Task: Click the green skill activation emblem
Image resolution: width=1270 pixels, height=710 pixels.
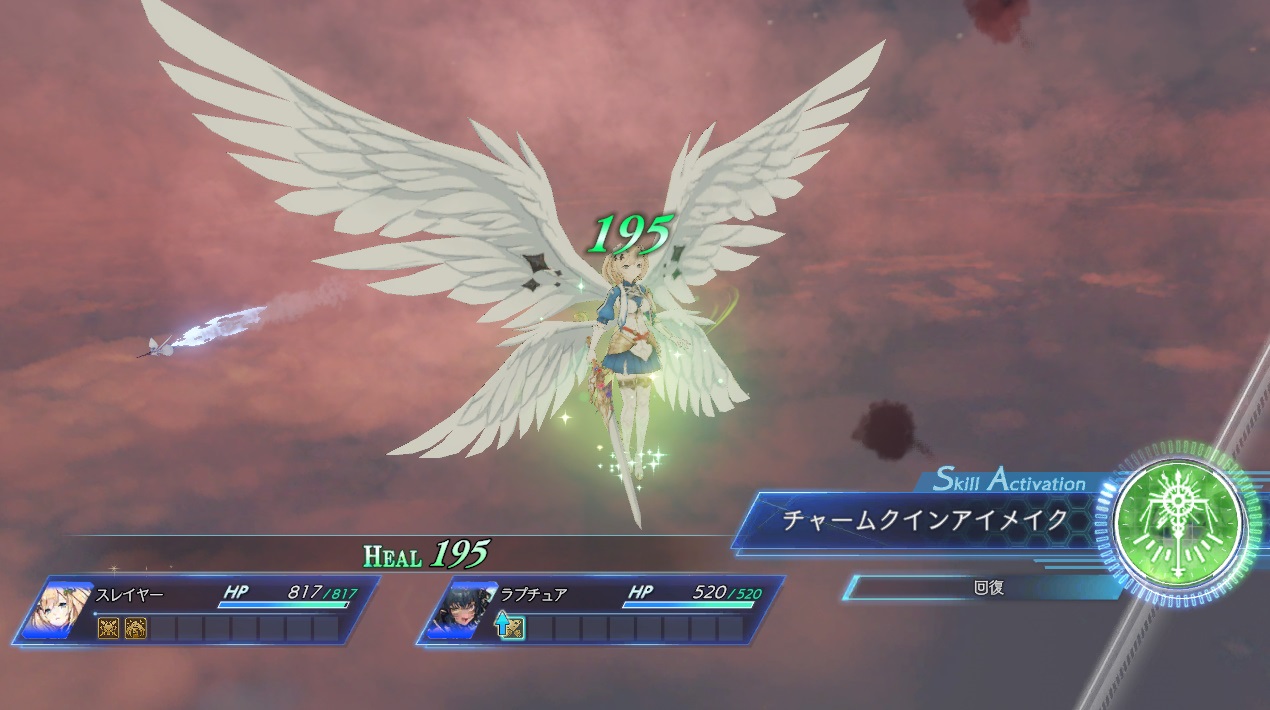Action: coord(1181,524)
